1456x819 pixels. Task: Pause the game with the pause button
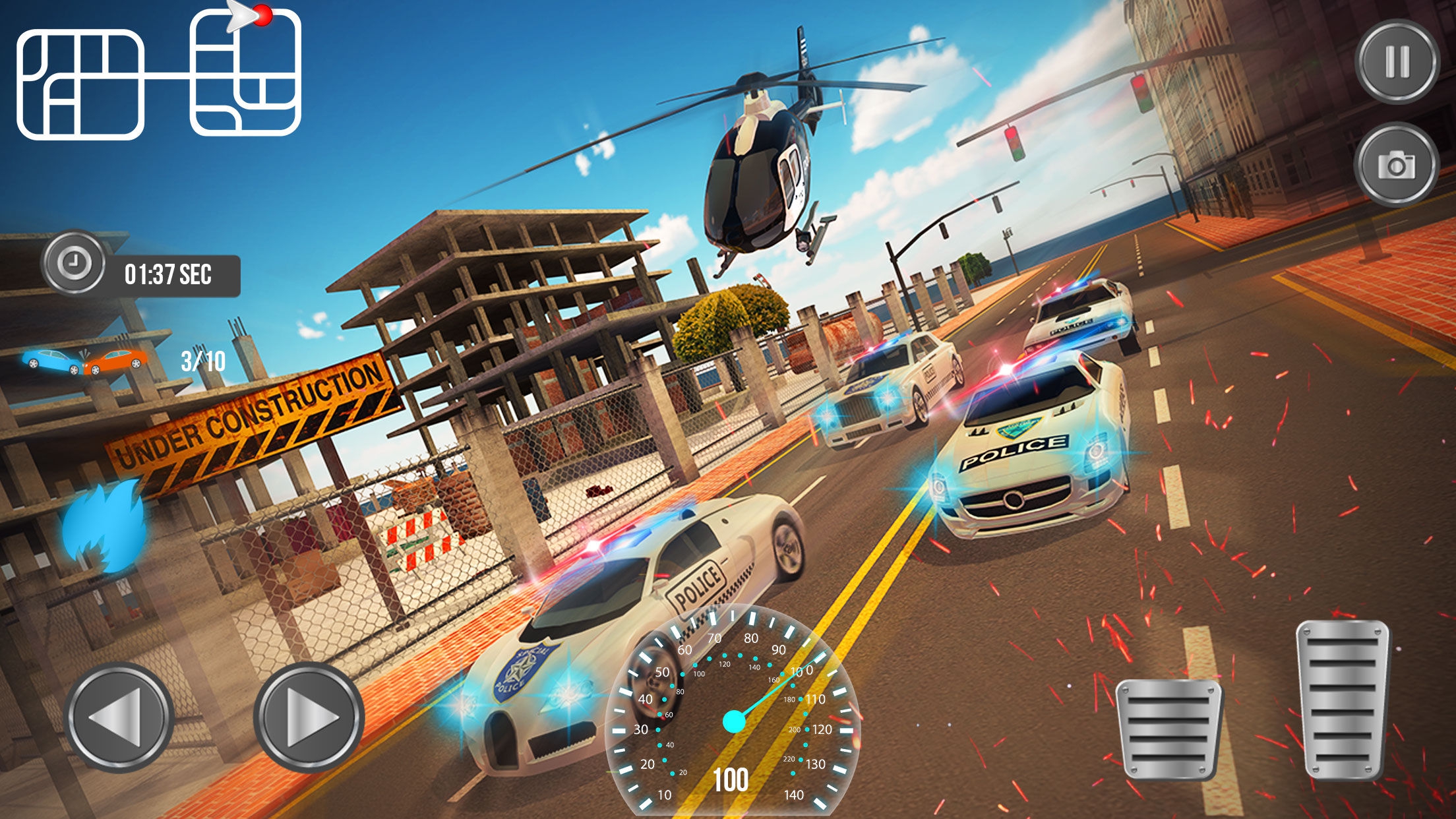[1397, 61]
